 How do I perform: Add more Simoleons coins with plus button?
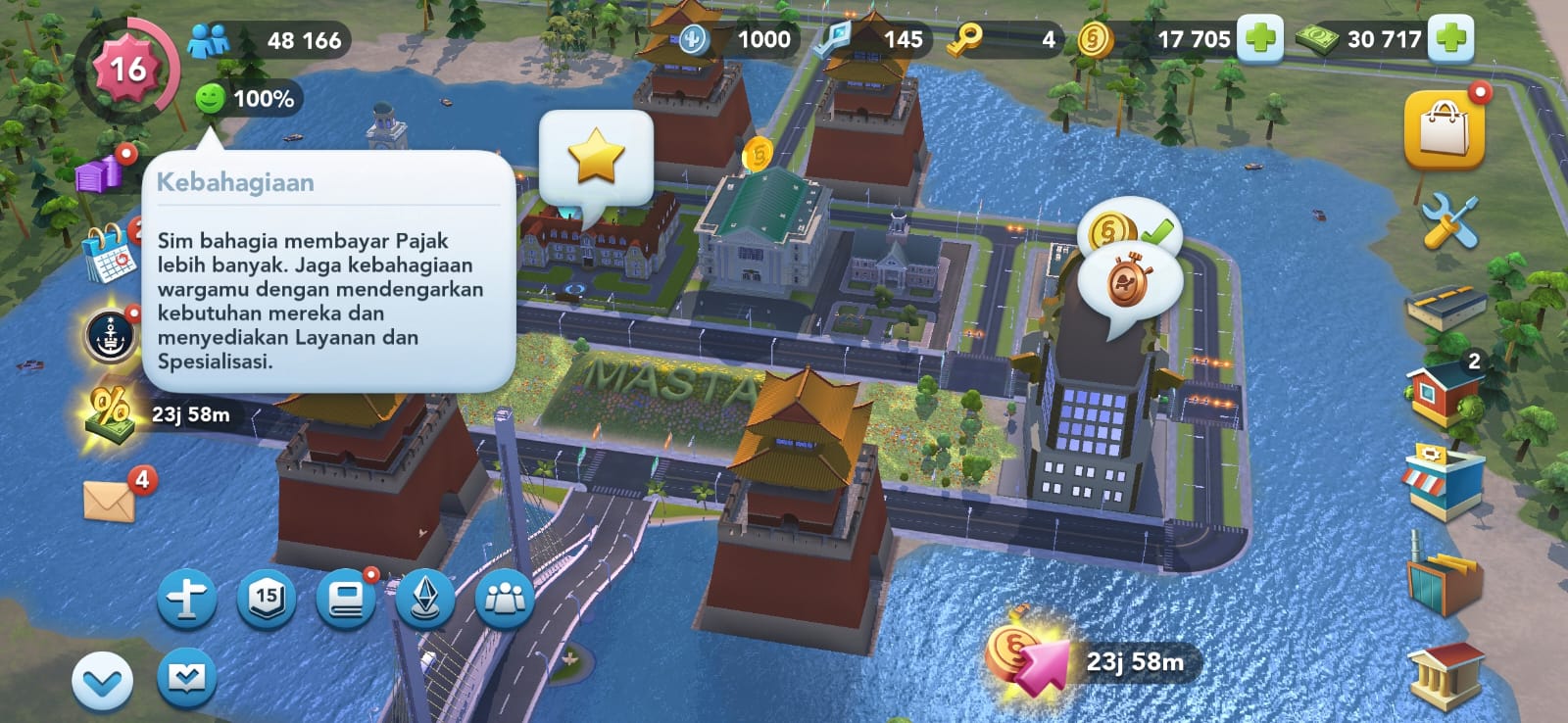coord(1260,39)
